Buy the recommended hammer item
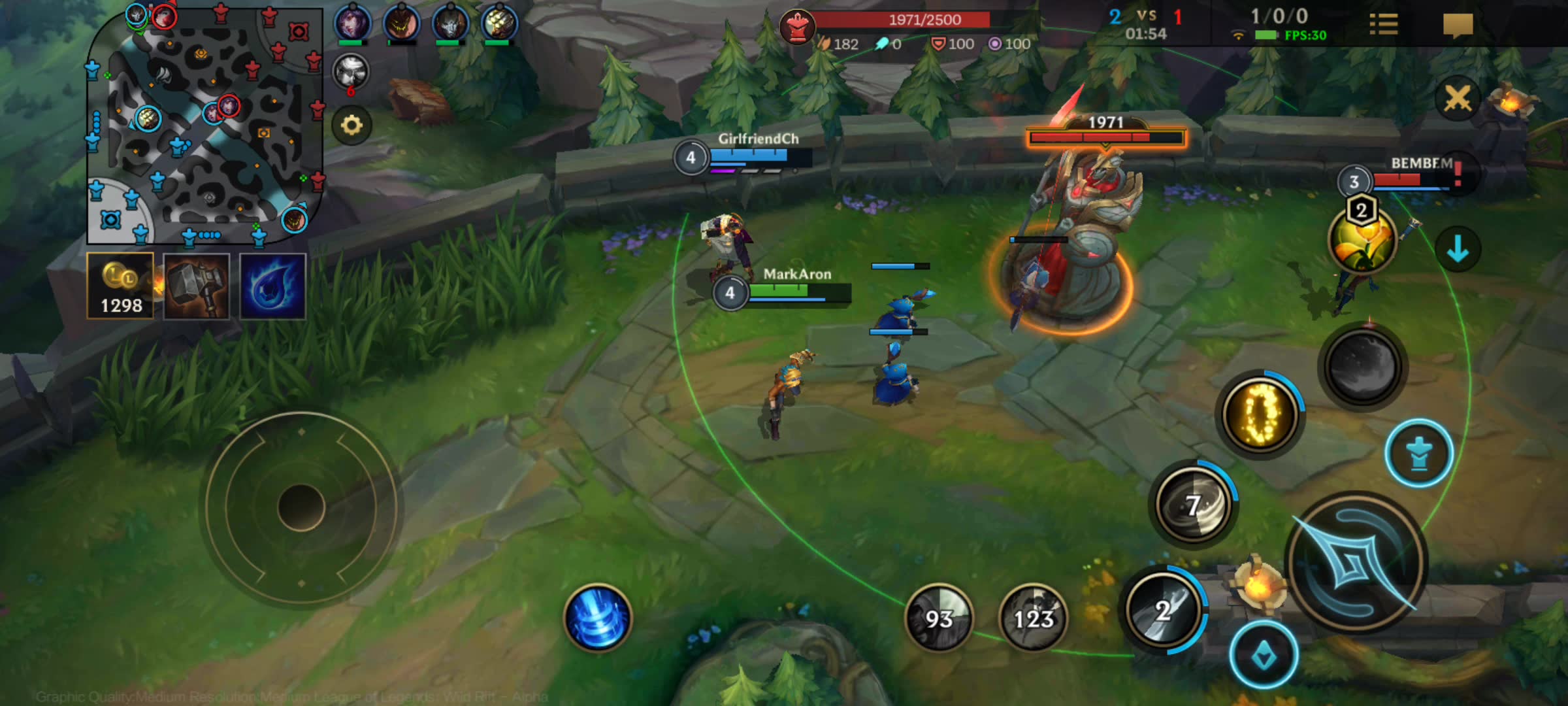 coord(197,286)
